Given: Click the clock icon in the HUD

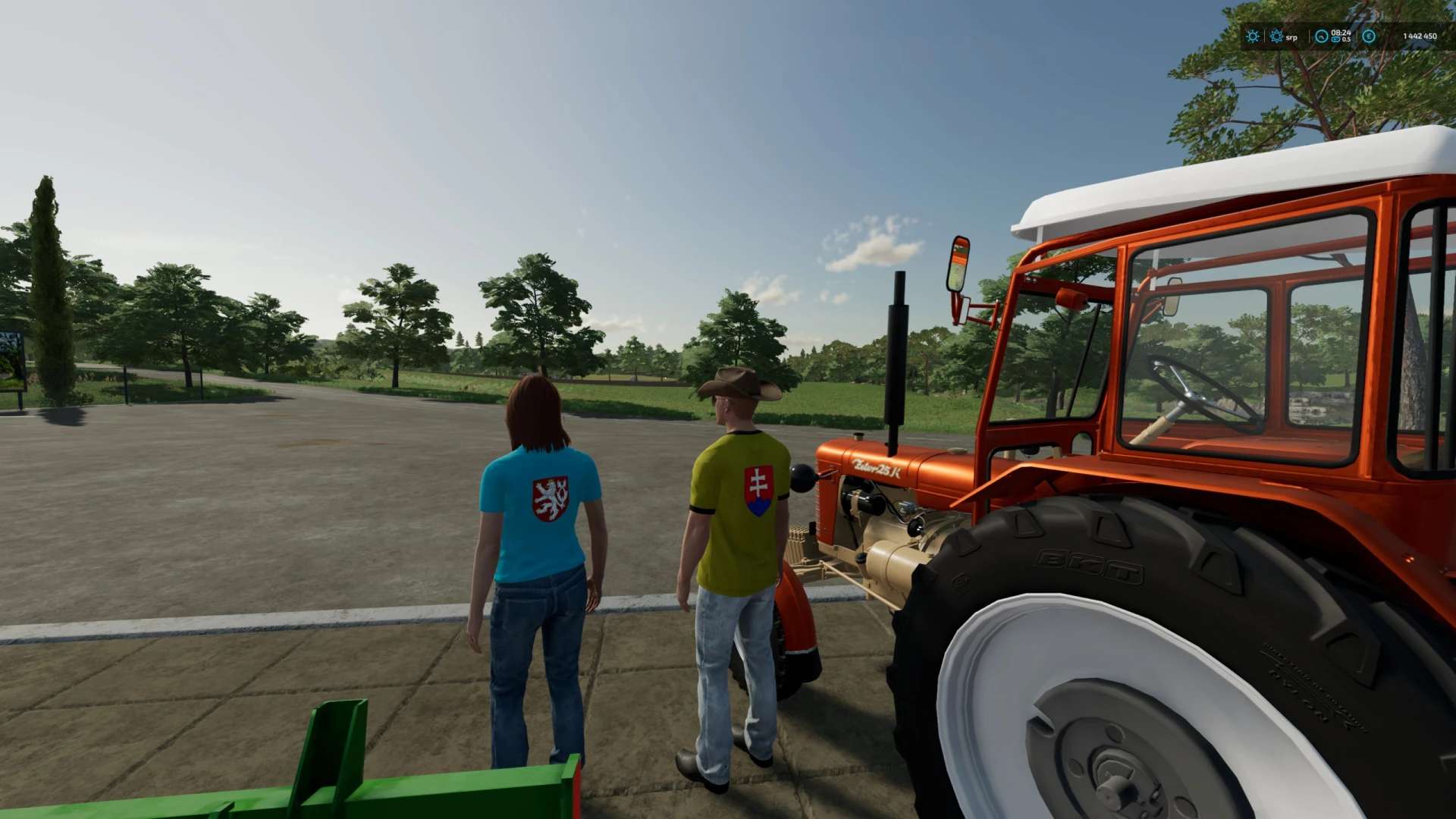Looking at the screenshot, I should tap(1322, 36).
